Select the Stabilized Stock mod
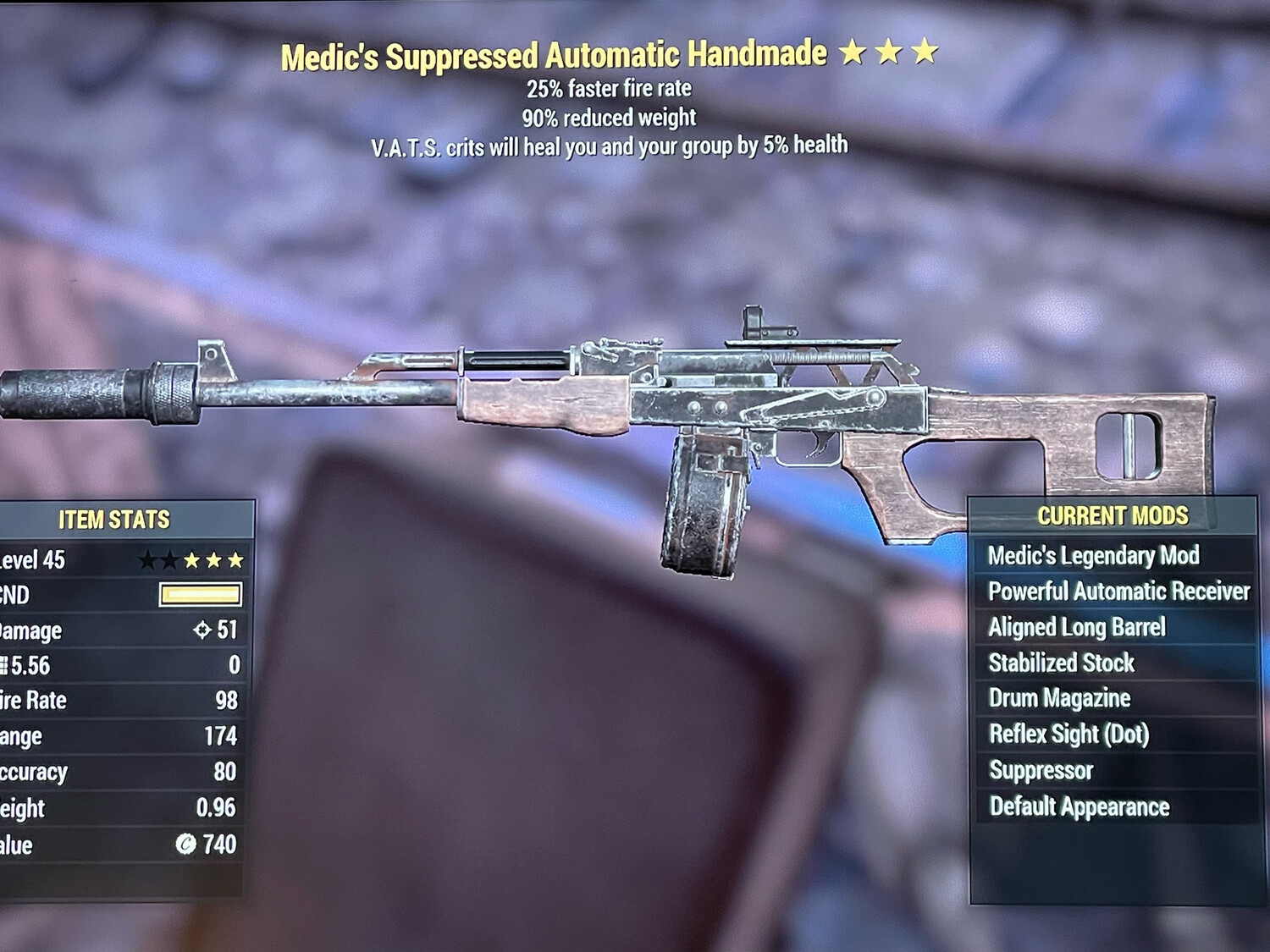Viewport: 1270px width, 952px height. coord(1061,663)
